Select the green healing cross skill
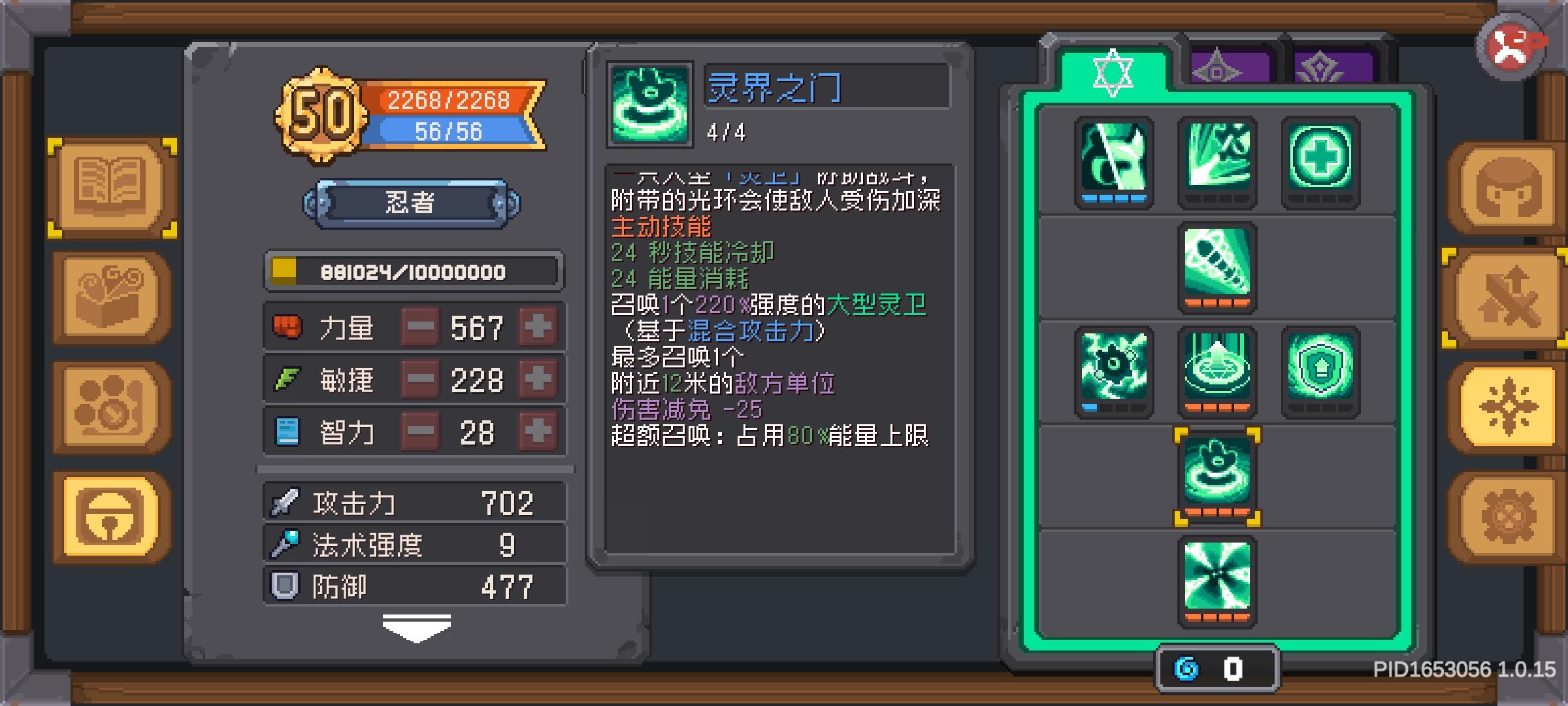This screenshot has height=706, width=1568. pyautogui.click(x=1321, y=157)
